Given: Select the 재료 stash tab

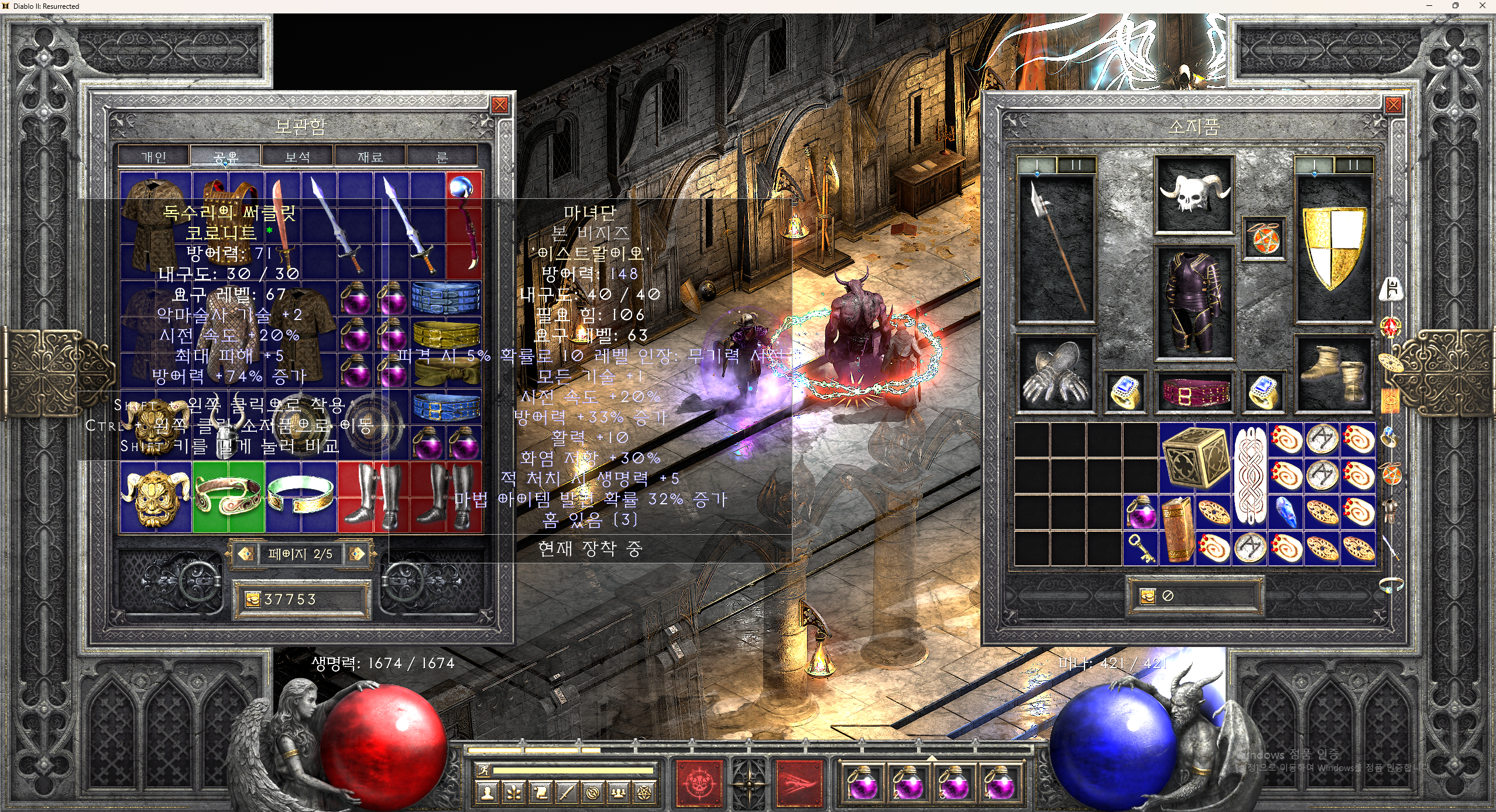Looking at the screenshot, I should (x=370, y=157).
